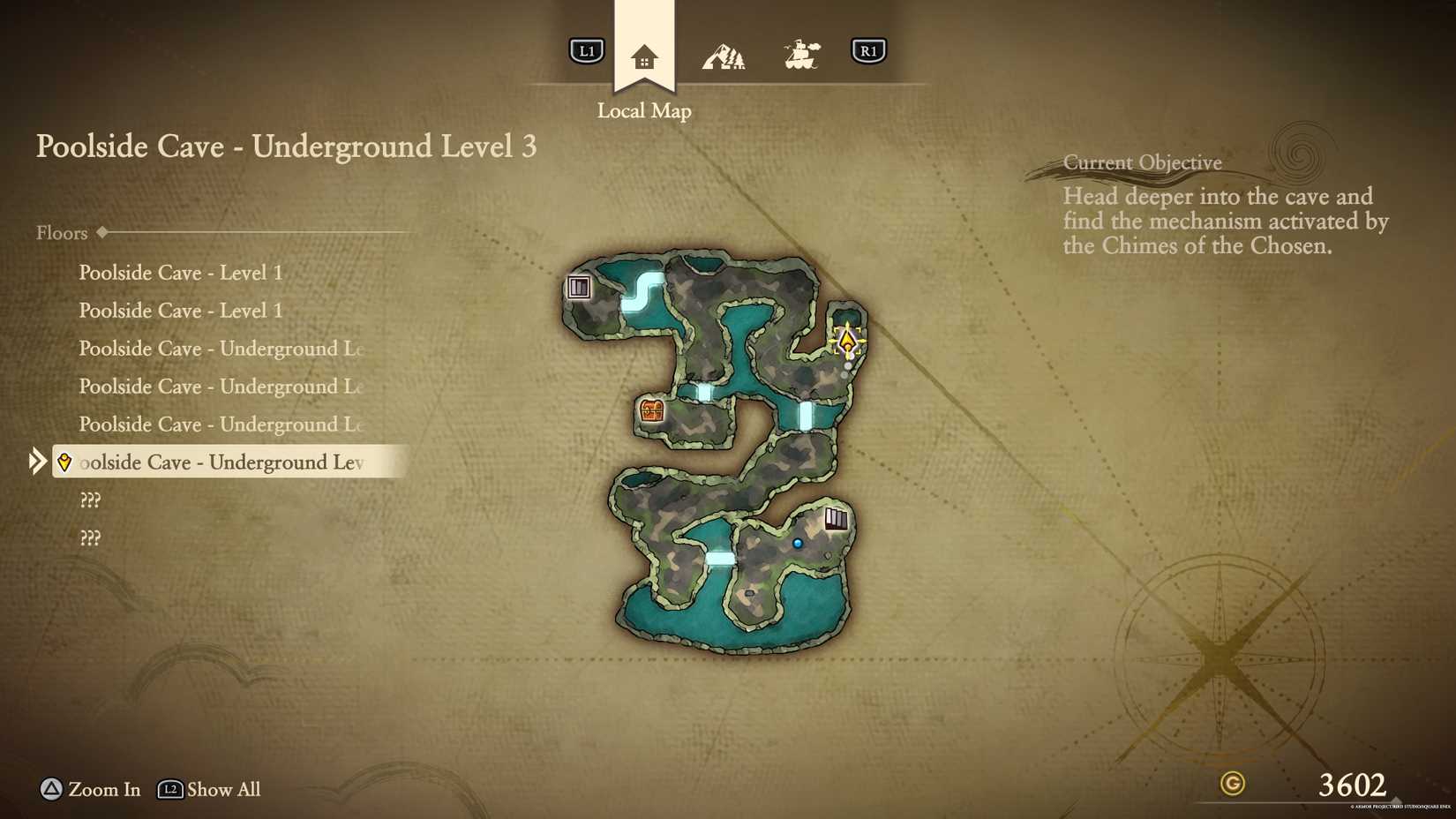The image size is (1456, 819).
Task: Click the blue dot on the lower map
Action: (797, 543)
